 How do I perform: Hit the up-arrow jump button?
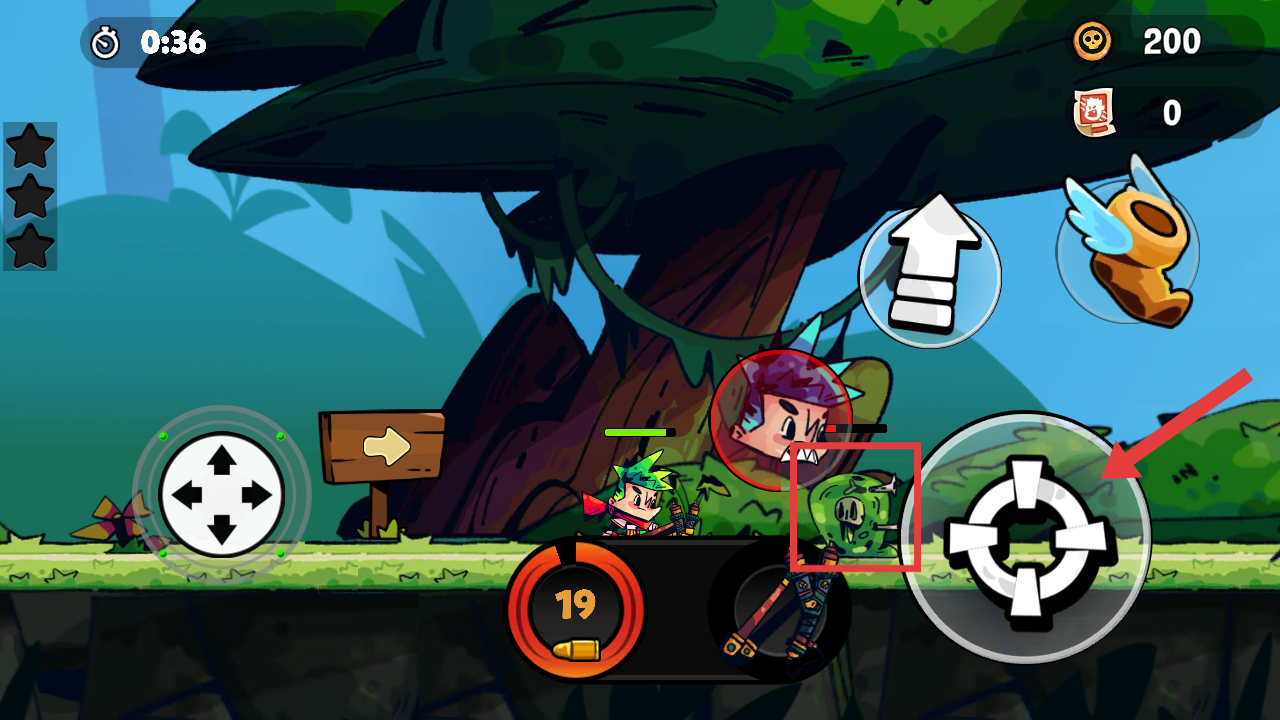929,272
